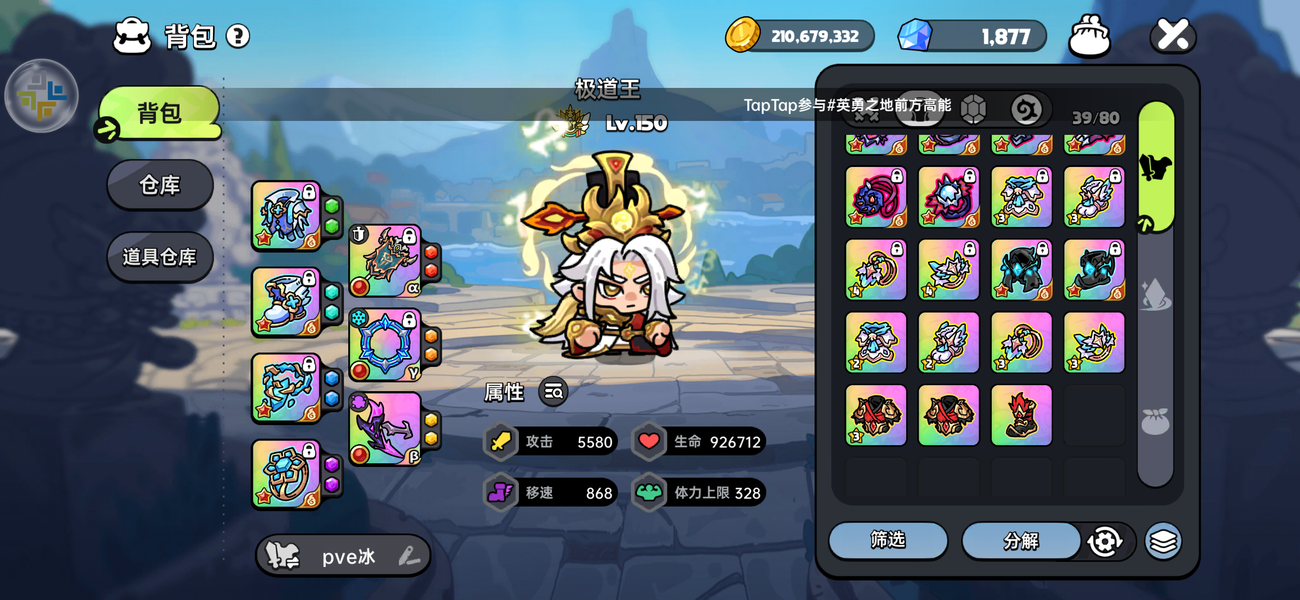Select the equipped gamma ice ring weapon slot
The image size is (1300, 600).
(x=385, y=344)
